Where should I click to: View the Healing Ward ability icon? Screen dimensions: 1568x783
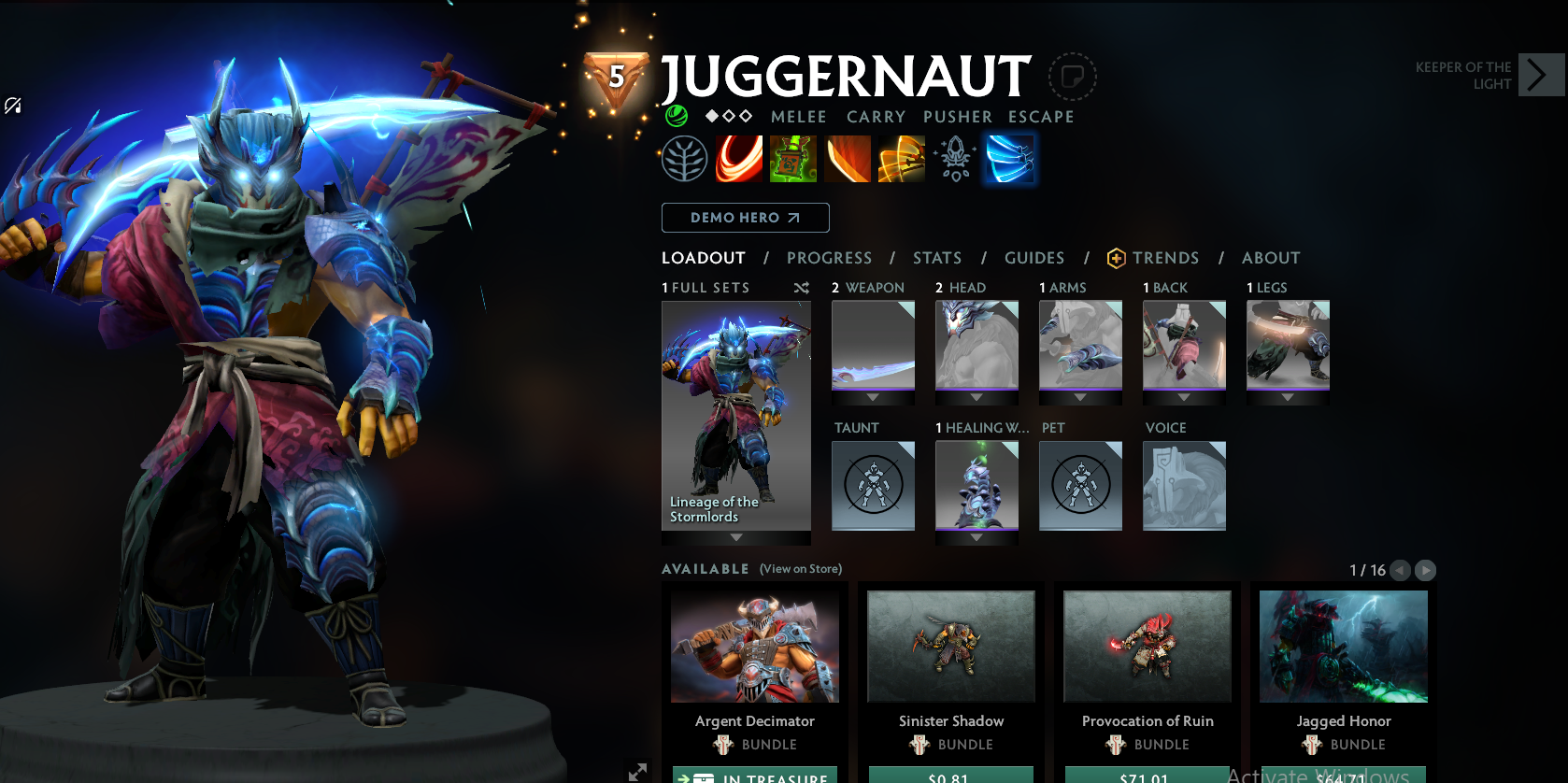[x=793, y=159]
